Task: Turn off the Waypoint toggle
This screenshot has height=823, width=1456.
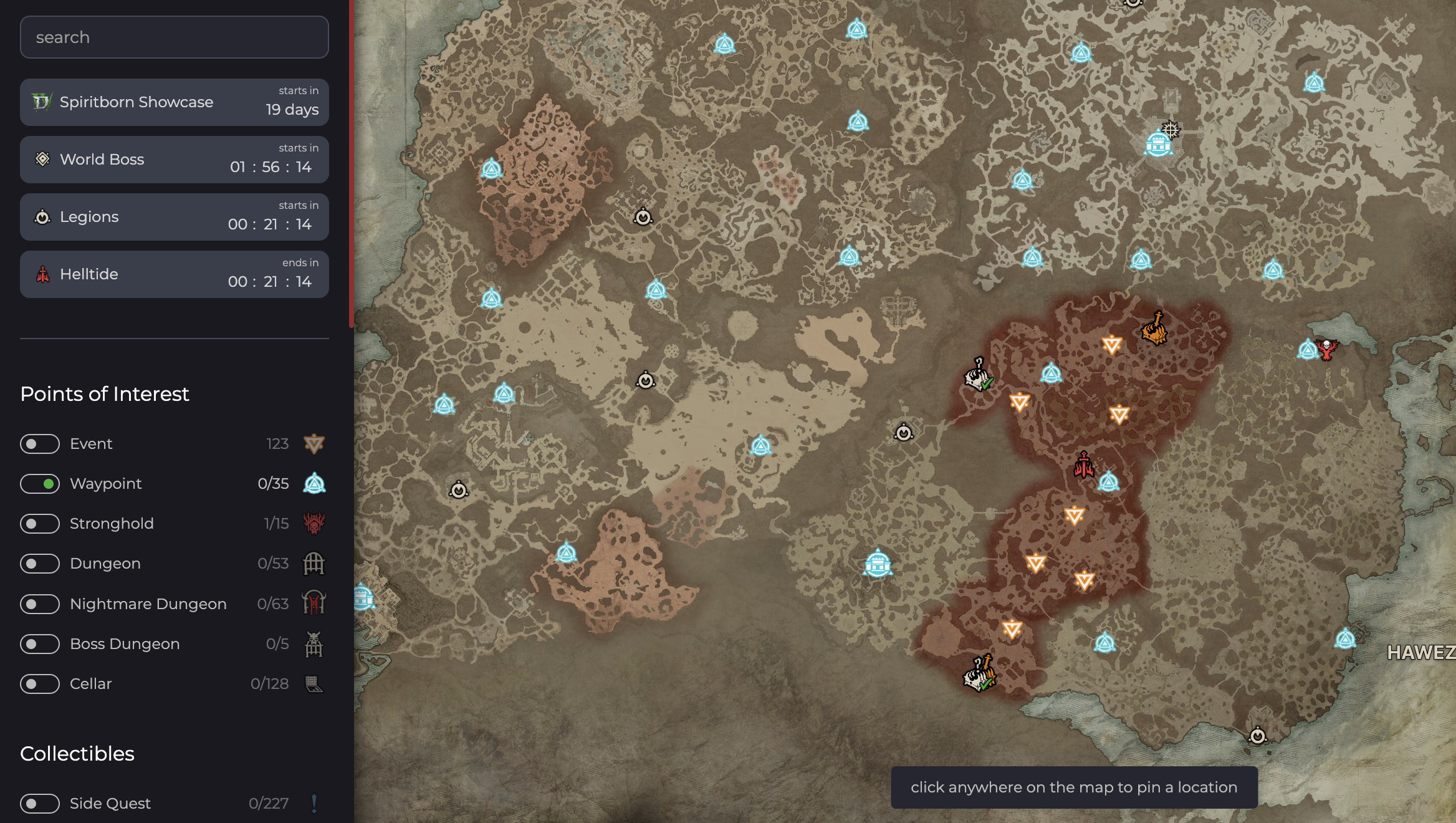Action: [x=40, y=484]
